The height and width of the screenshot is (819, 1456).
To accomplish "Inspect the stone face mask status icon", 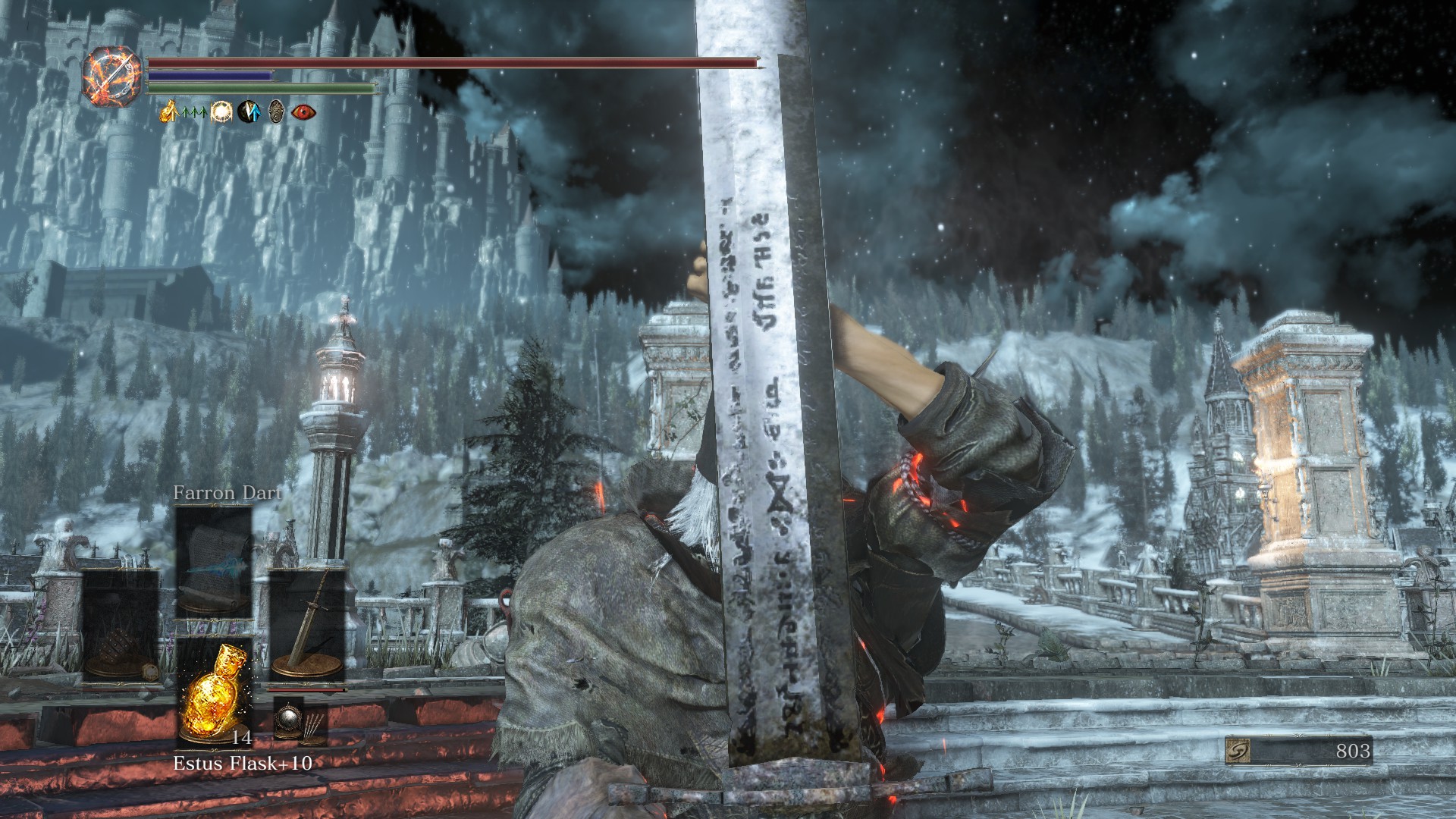I will tap(276, 112).
